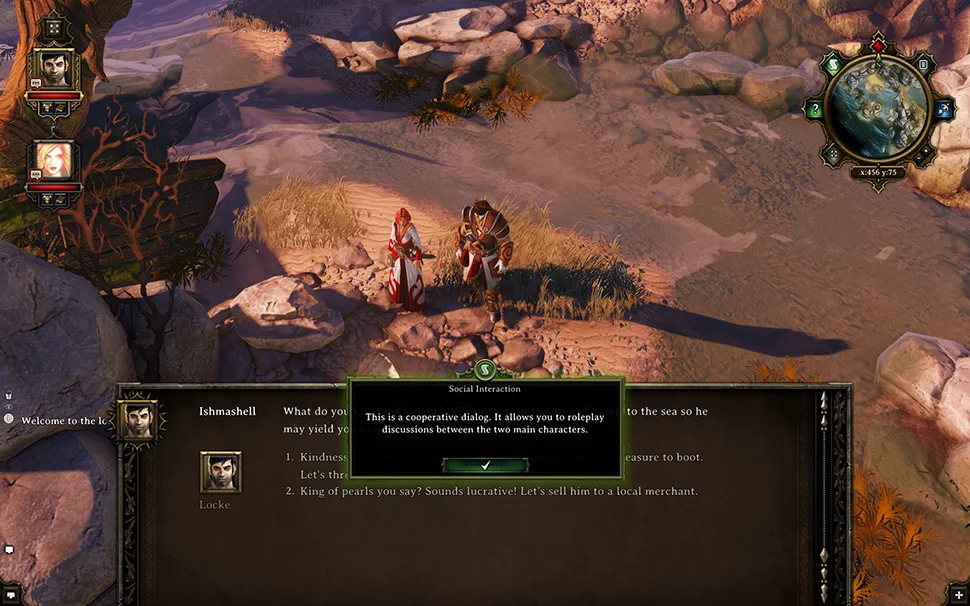Click the green S button on minimap

click(833, 66)
